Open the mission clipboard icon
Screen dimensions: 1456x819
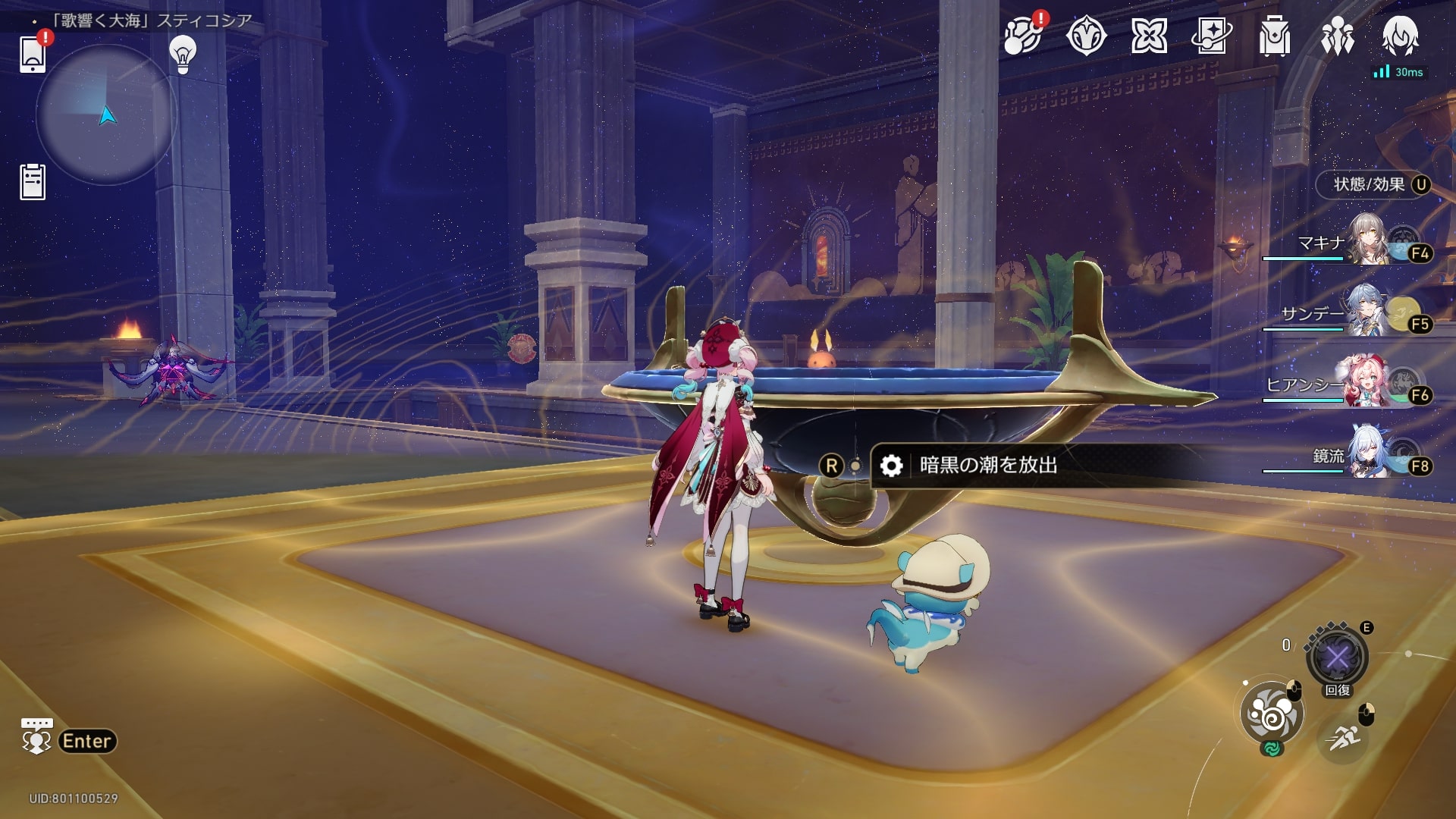click(33, 182)
